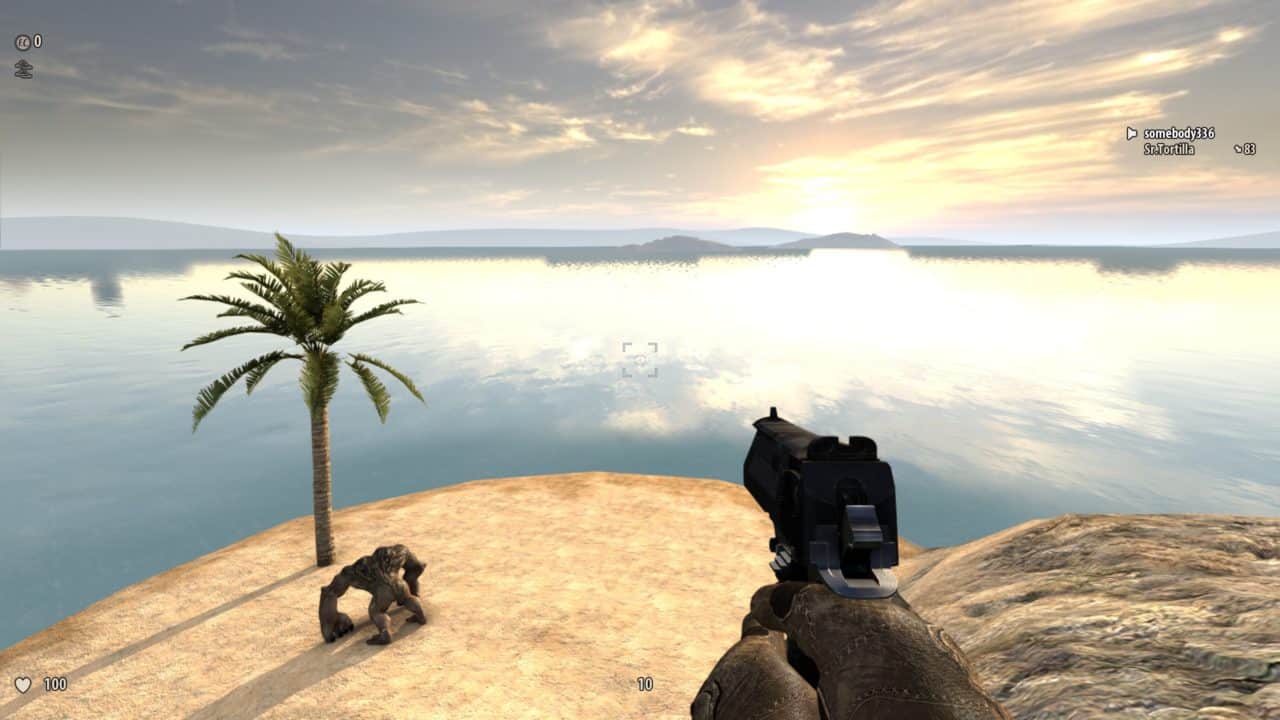Click the heart health icon
Image resolution: width=1280 pixels, height=720 pixels.
22,686
